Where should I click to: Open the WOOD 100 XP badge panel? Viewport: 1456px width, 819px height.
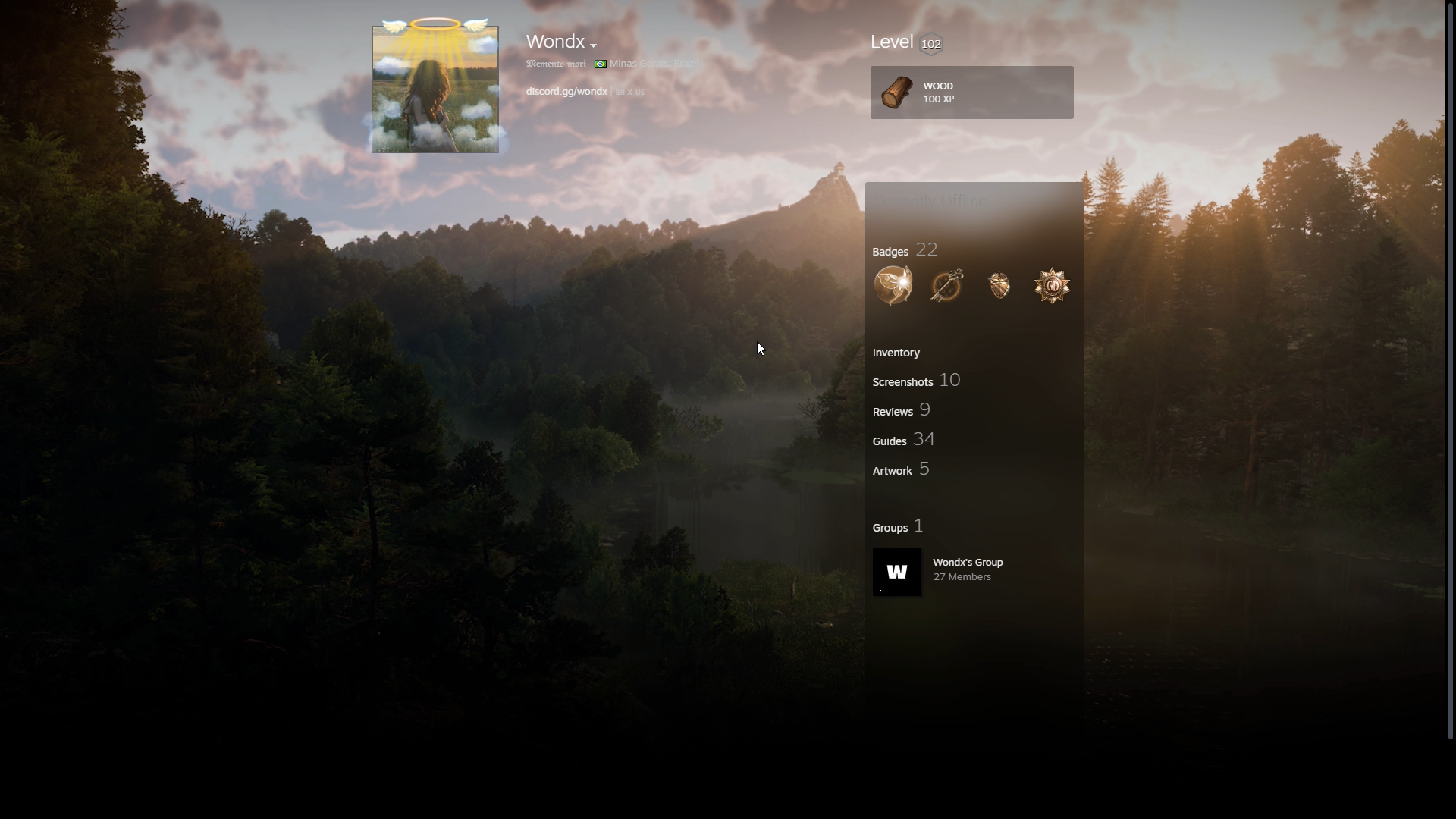click(971, 93)
